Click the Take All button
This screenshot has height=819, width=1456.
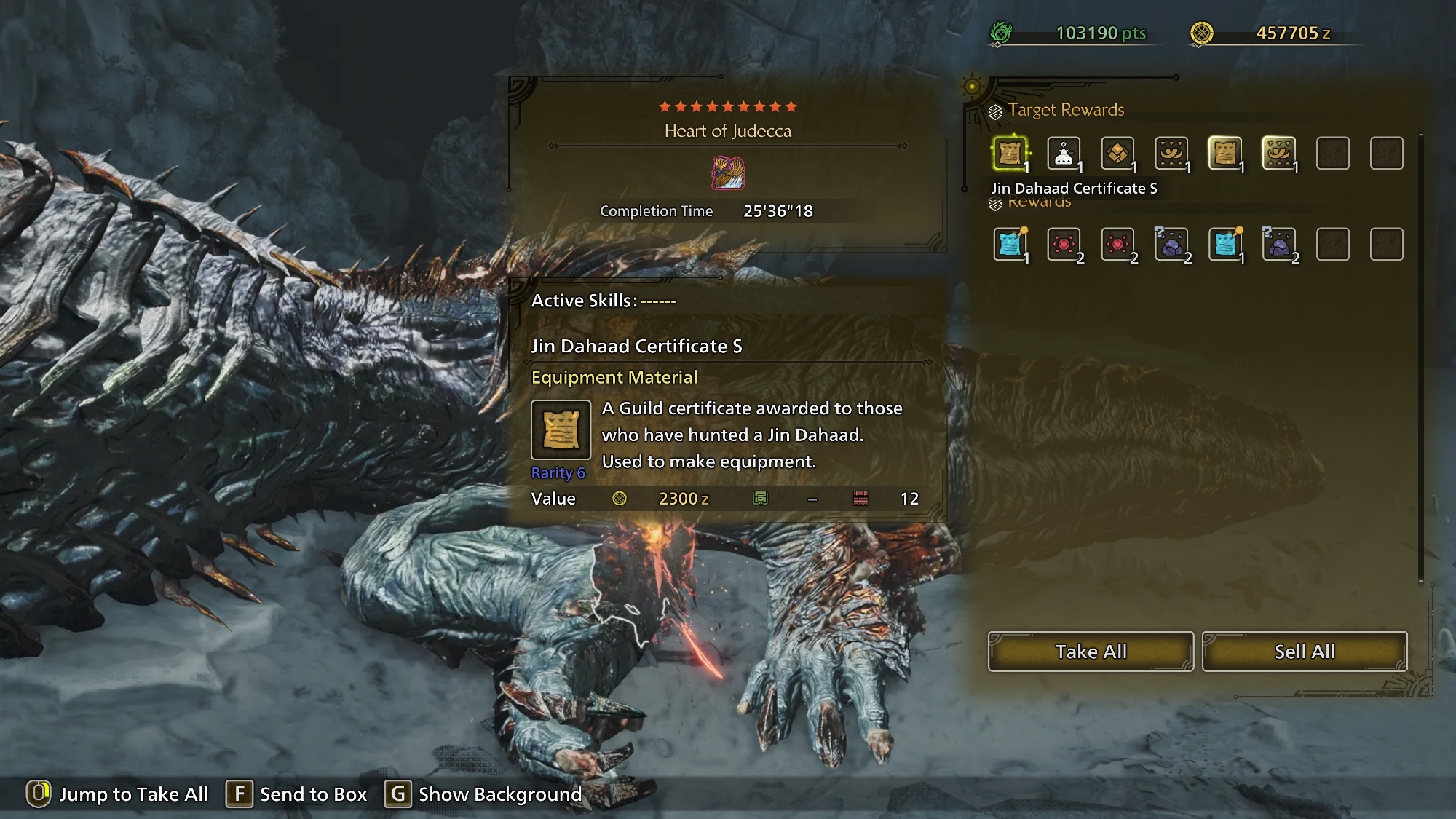[1091, 652]
